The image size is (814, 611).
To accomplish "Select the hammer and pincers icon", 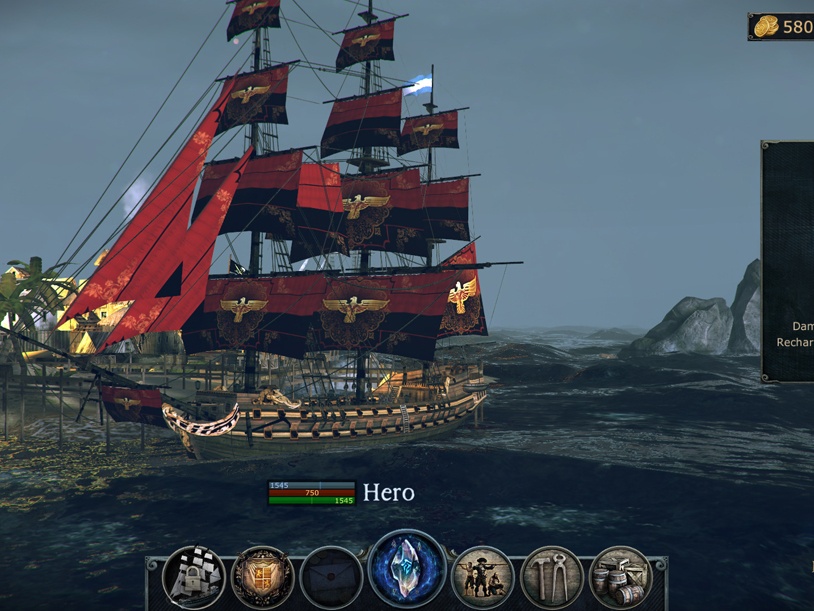I will point(552,577).
